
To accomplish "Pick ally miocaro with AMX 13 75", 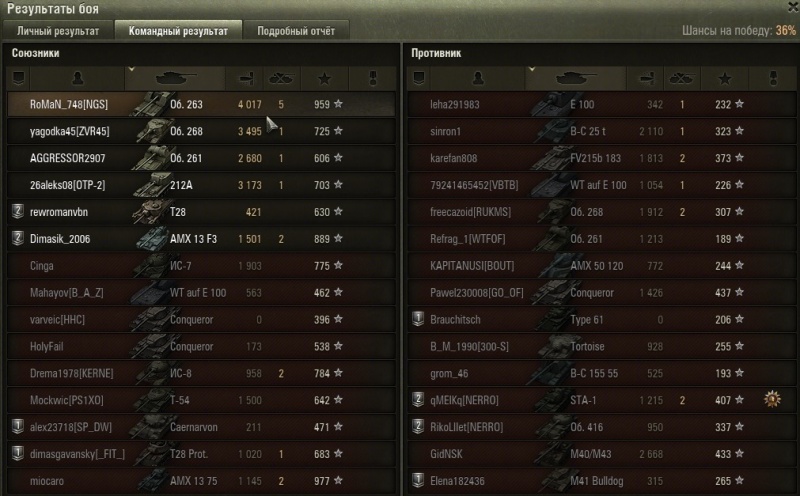I will click(x=200, y=481).
